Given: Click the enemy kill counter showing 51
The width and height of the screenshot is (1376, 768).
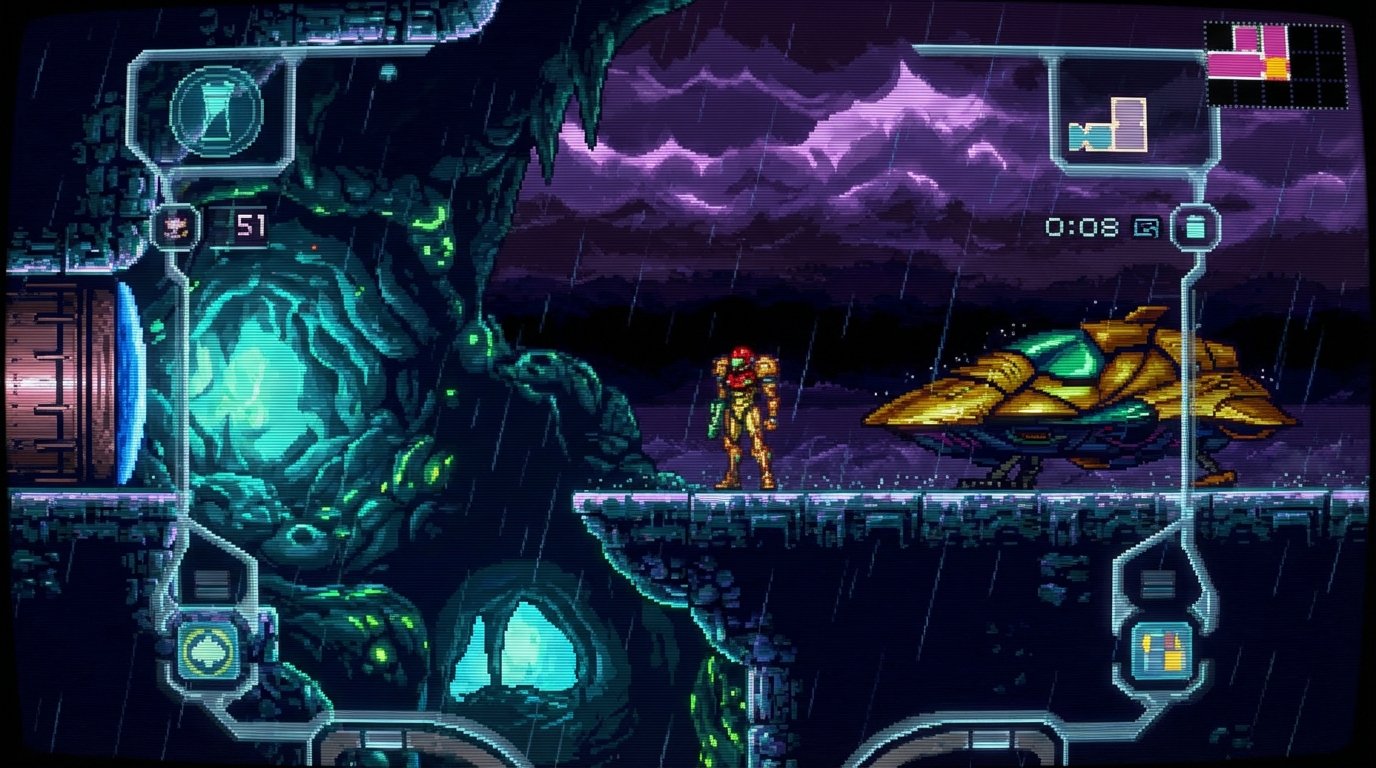Looking at the screenshot, I should 250,223.
